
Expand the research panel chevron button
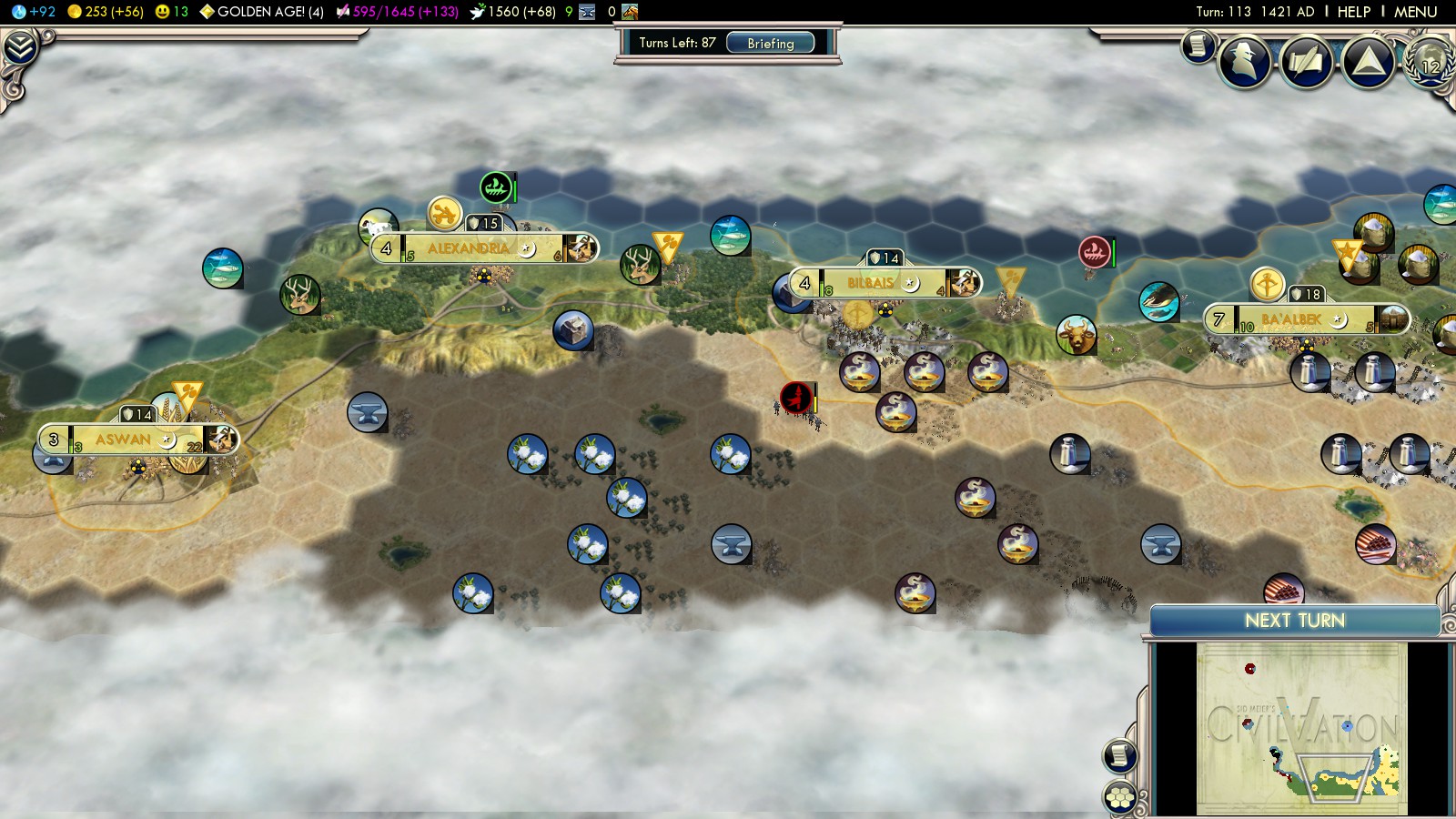click(19, 47)
